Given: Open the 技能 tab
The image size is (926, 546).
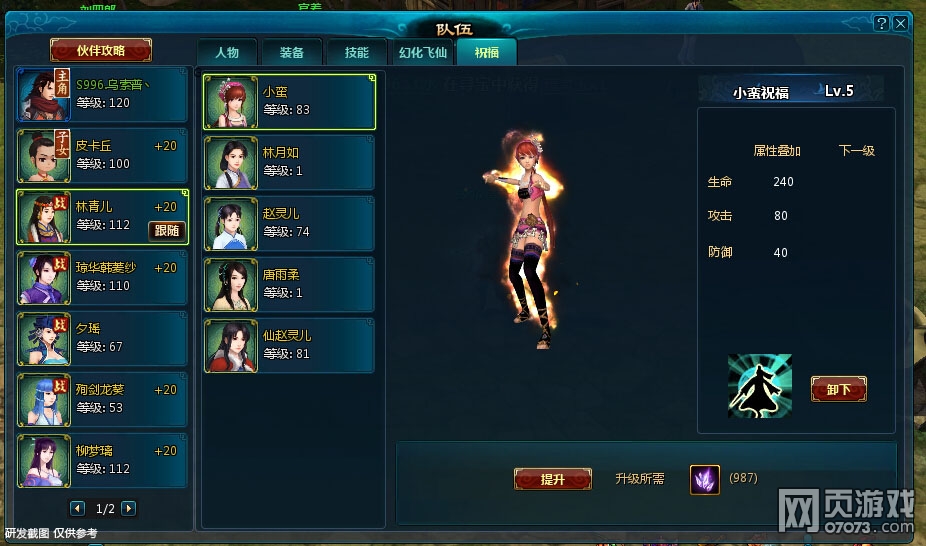Looking at the screenshot, I should pyautogui.click(x=356, y=53).
